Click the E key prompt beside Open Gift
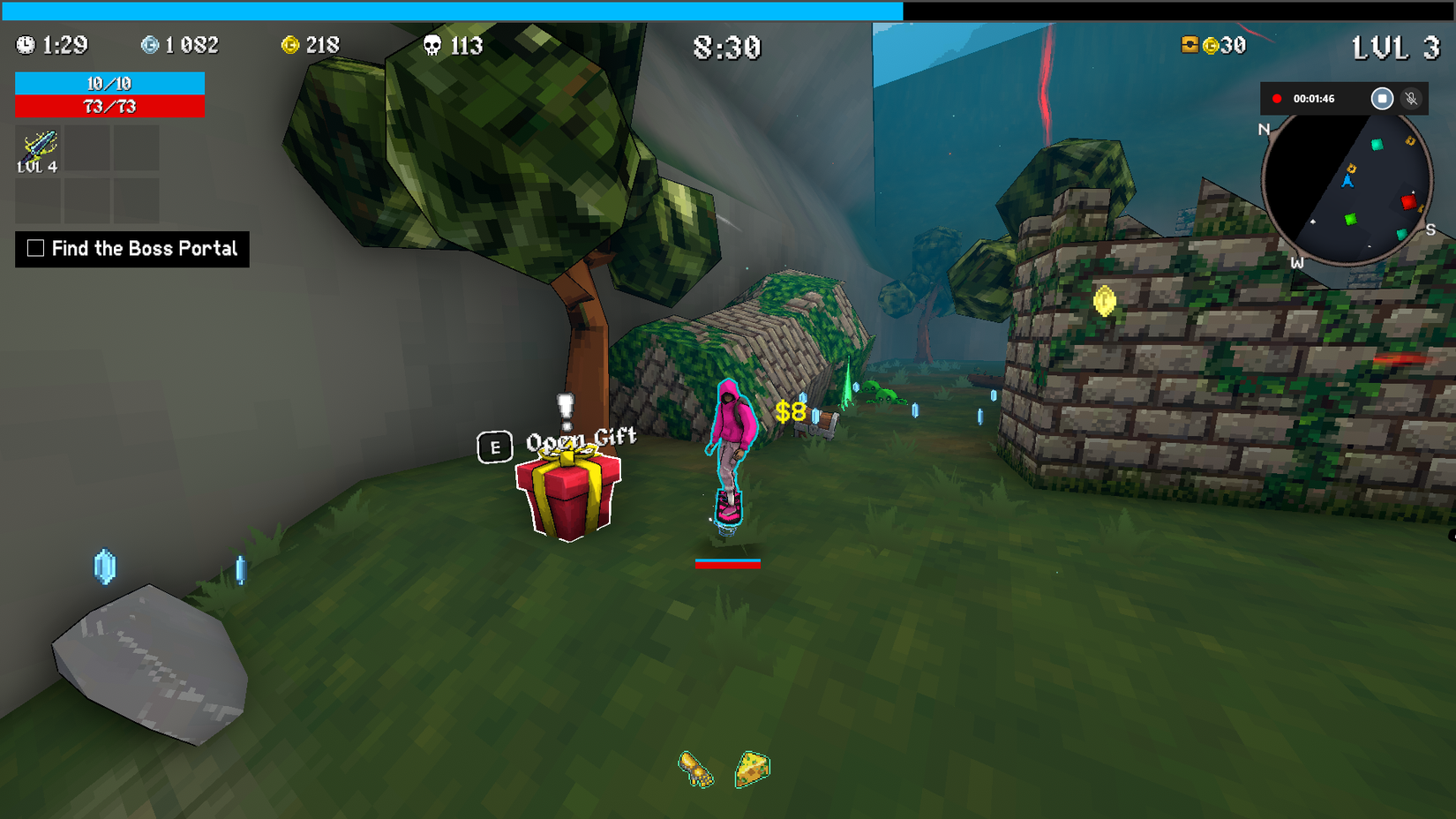 click(494, 448)
